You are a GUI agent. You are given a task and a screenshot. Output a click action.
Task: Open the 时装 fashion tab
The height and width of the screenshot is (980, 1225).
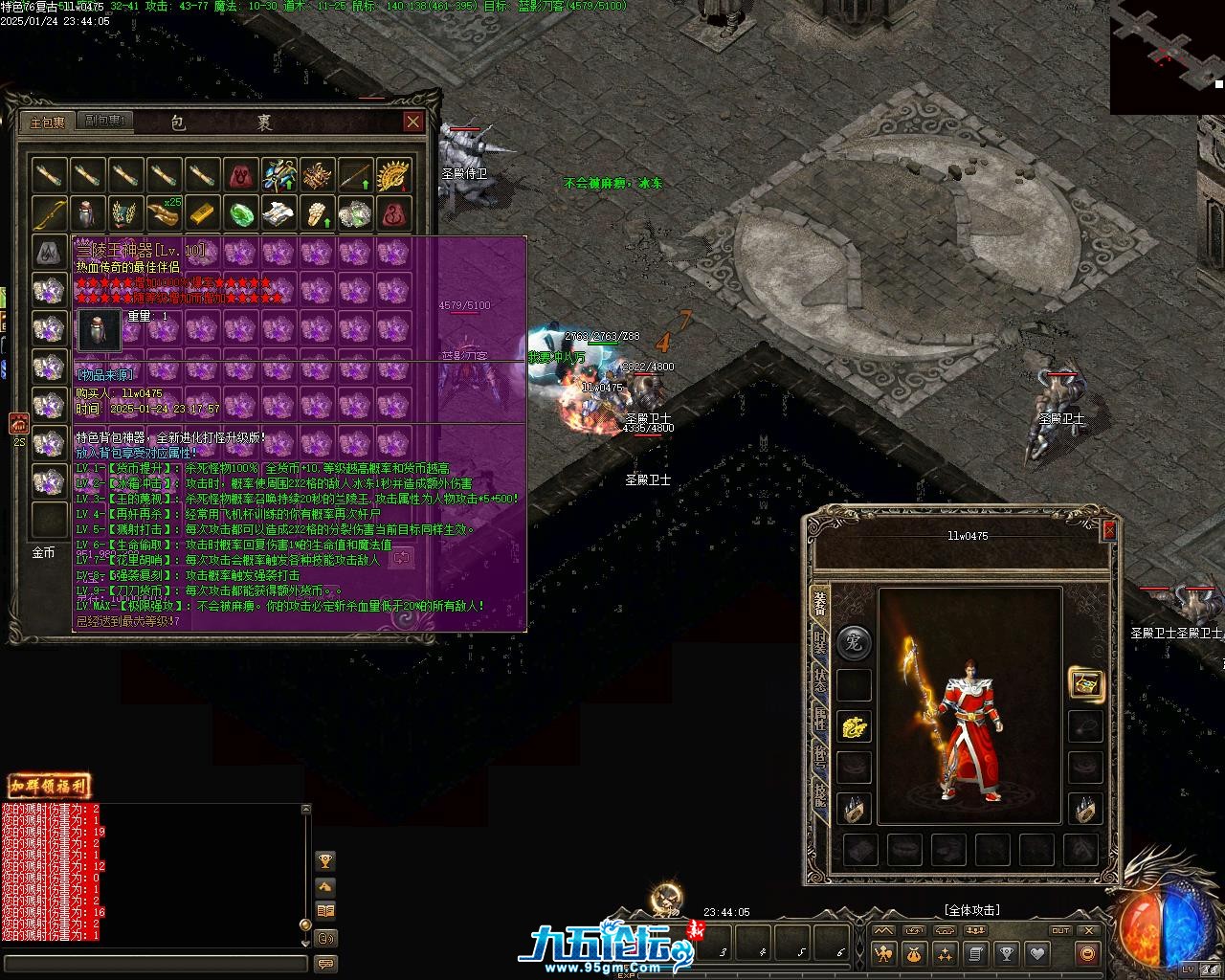(x=820, y=642)
